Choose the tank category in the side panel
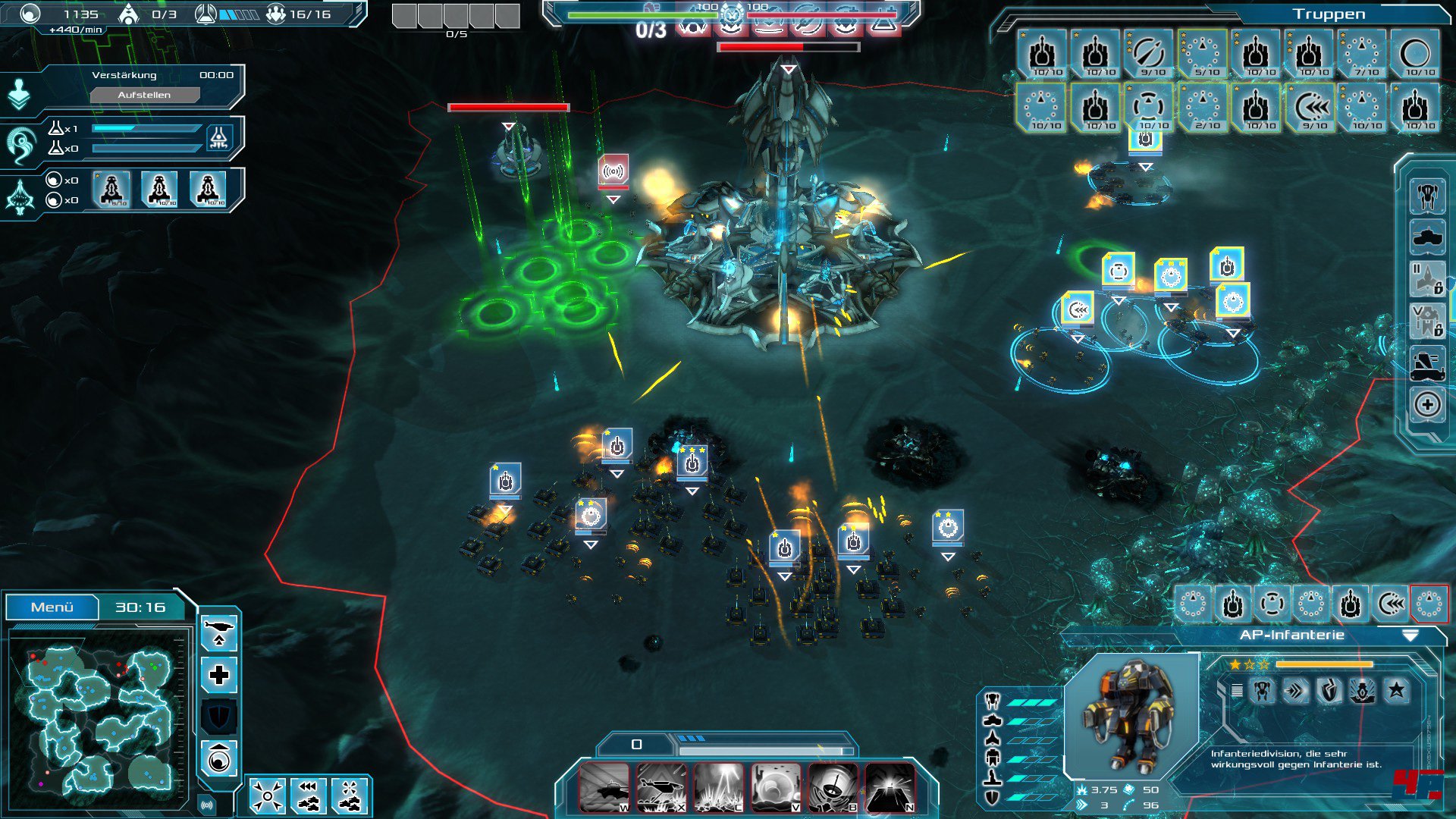This screenshot has height=819, width=1456. [1427, 237]
